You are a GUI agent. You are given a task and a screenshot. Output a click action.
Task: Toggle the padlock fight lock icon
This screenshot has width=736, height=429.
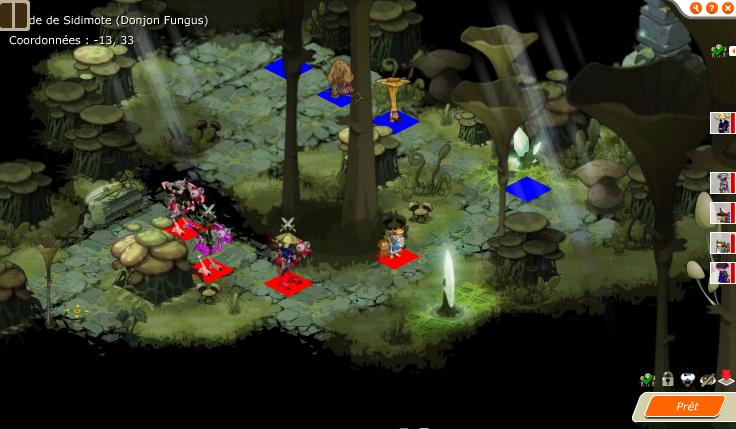[667, 379]
